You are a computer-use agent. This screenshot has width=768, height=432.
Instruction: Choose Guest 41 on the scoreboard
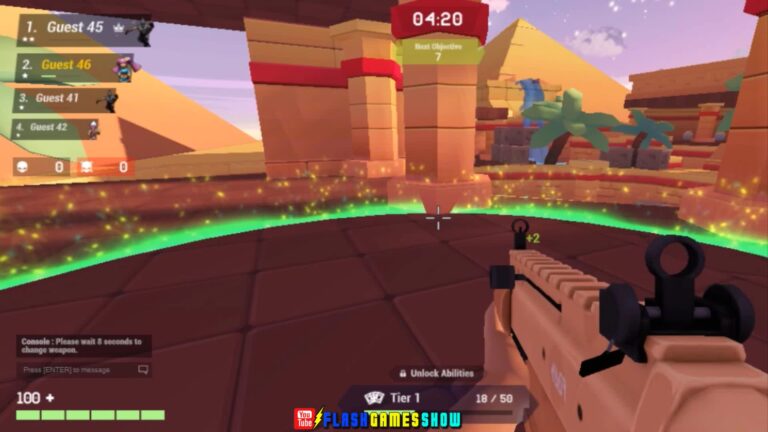pyautogui.click(x=66, y=99)
